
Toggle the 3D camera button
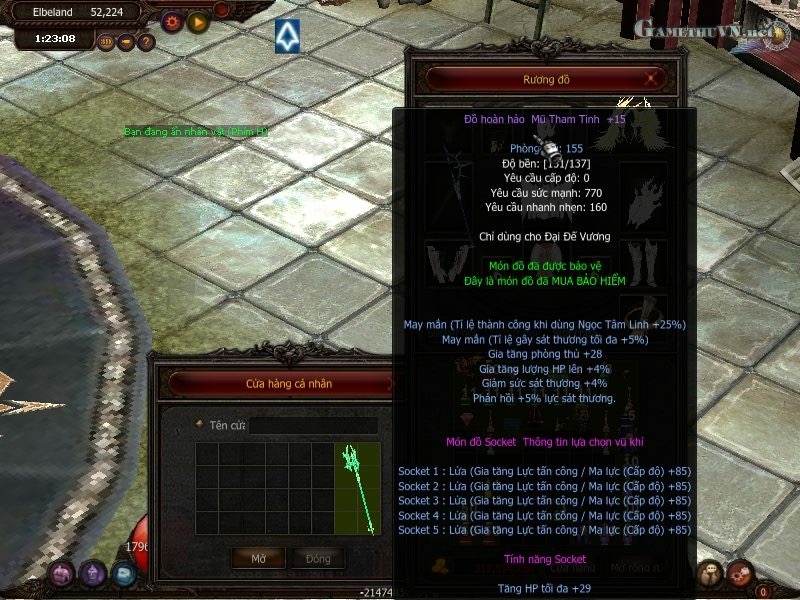(x=106, y=42)
